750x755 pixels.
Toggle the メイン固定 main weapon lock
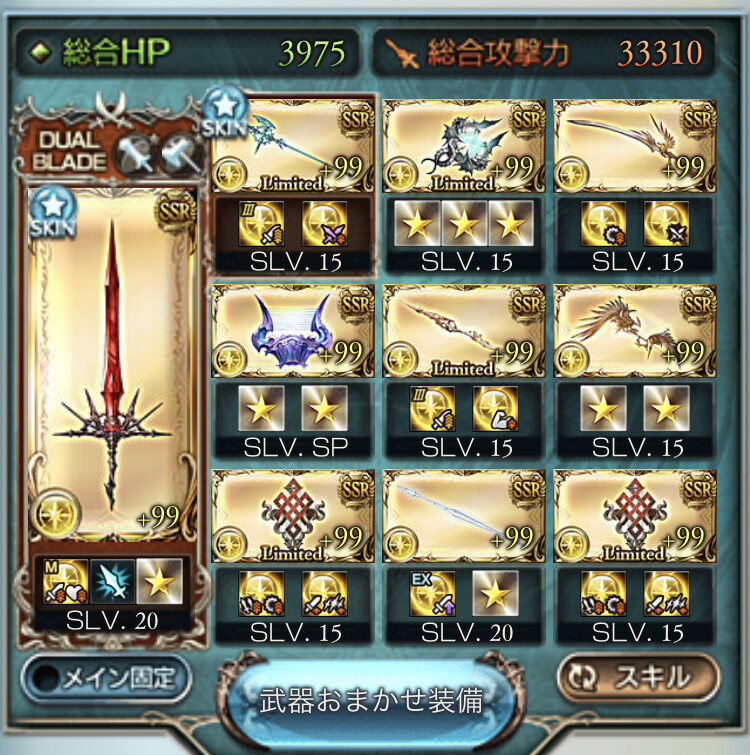pos(106,678)
